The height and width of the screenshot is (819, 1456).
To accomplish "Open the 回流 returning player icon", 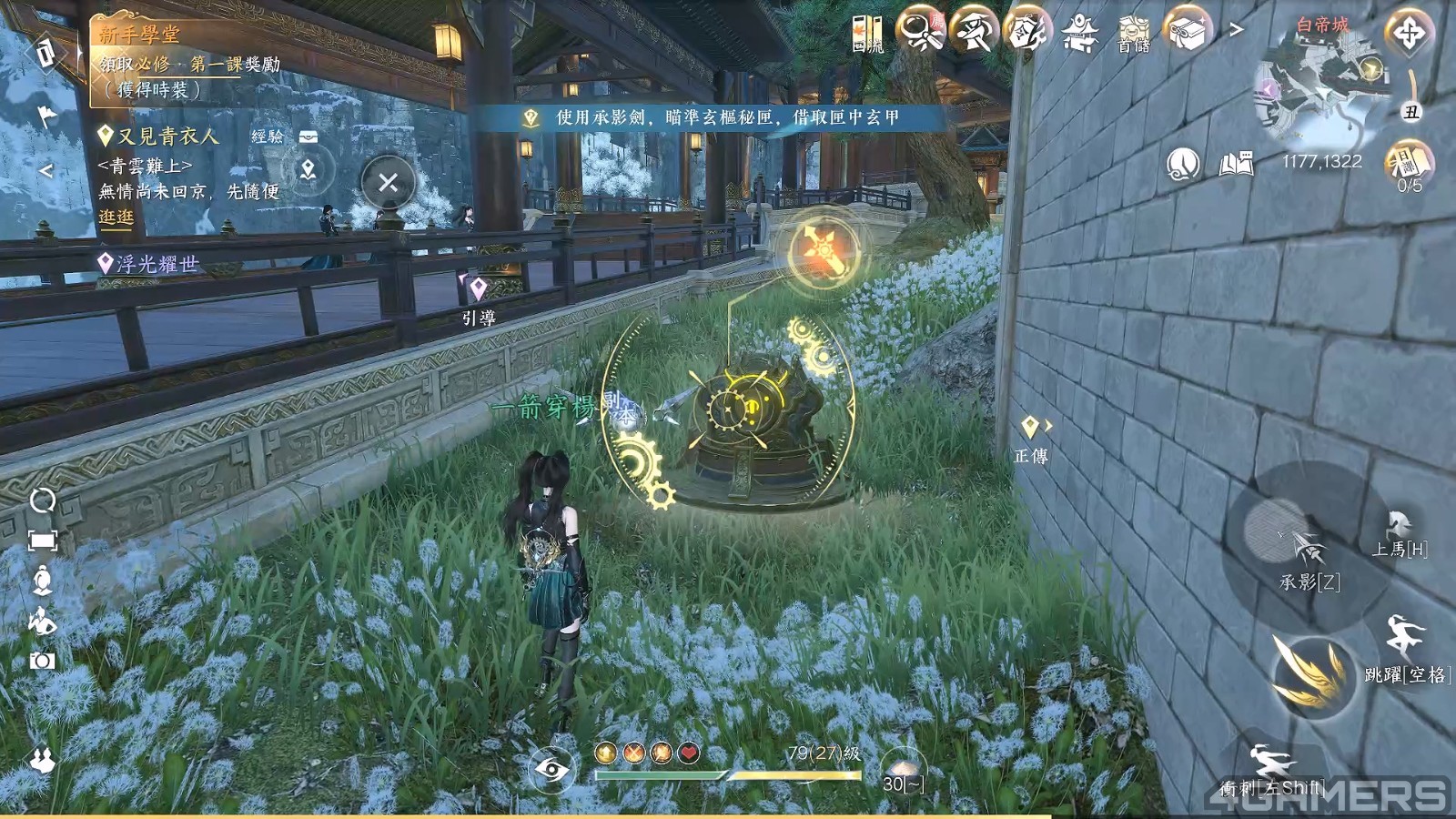I will tap(867, 34).
